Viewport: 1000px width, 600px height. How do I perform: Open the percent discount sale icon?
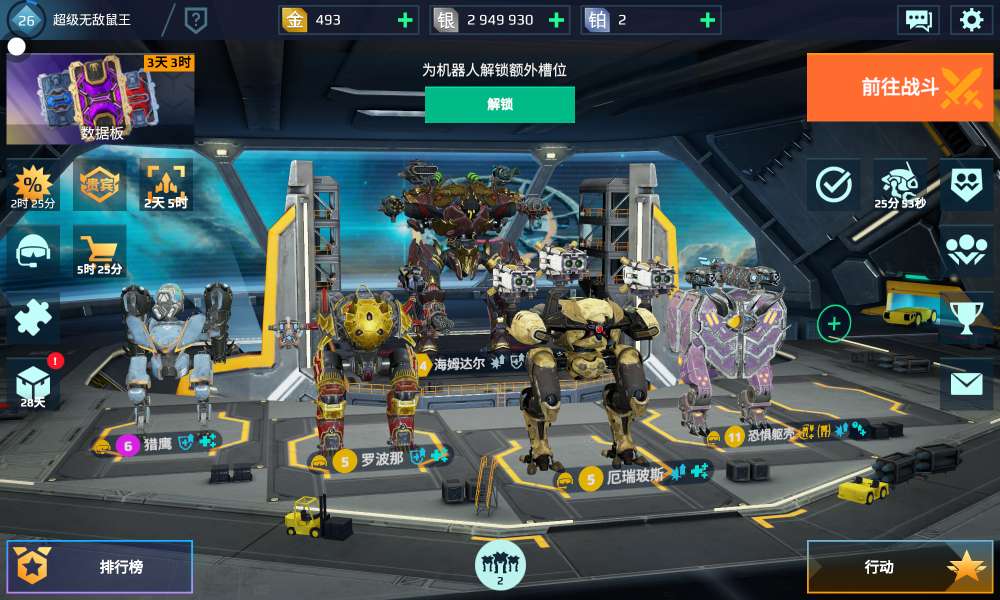pyautogui.click(x=33, y=184)
